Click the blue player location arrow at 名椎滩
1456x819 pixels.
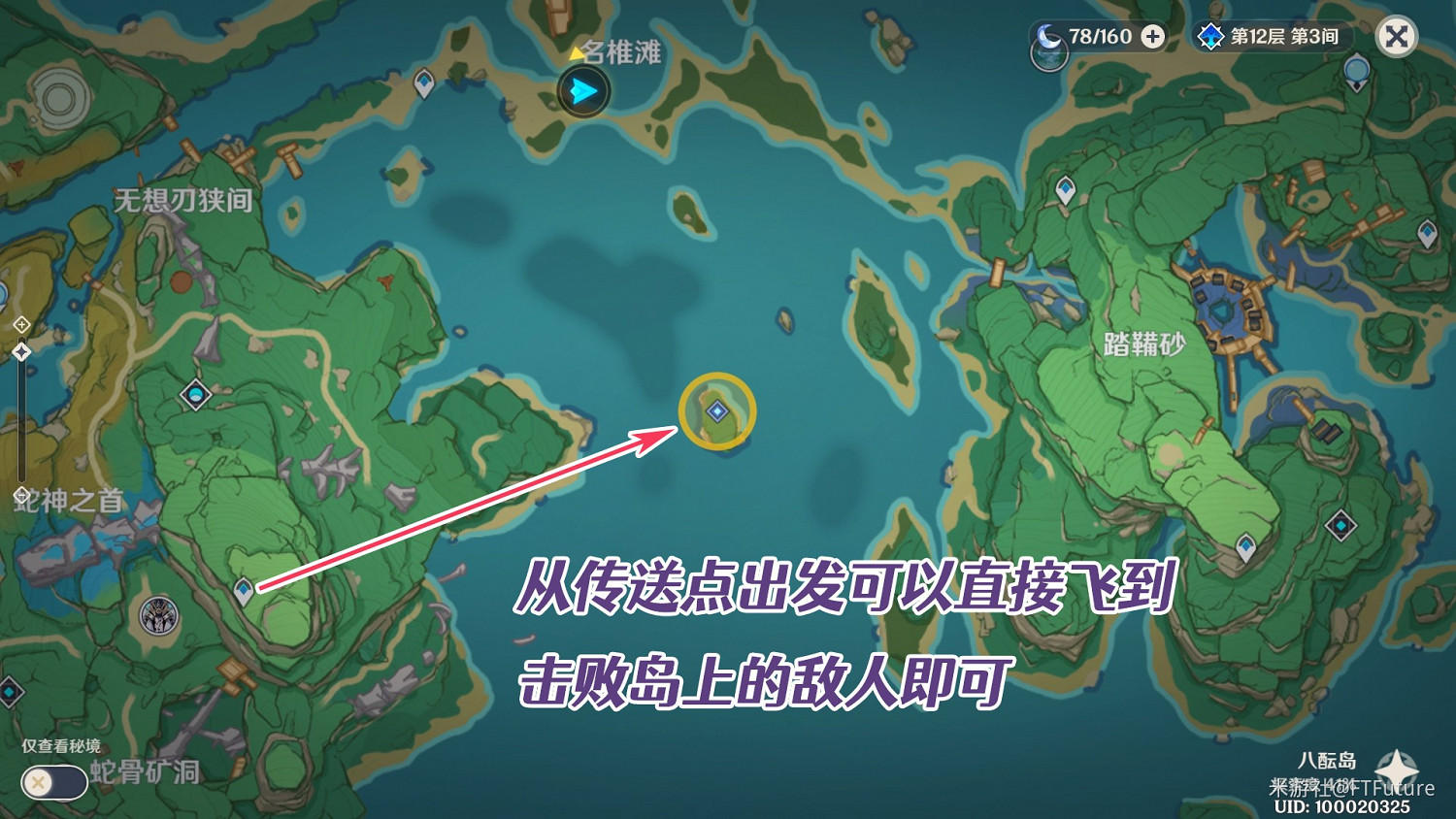pyautogui.click(x=583, y=90)
